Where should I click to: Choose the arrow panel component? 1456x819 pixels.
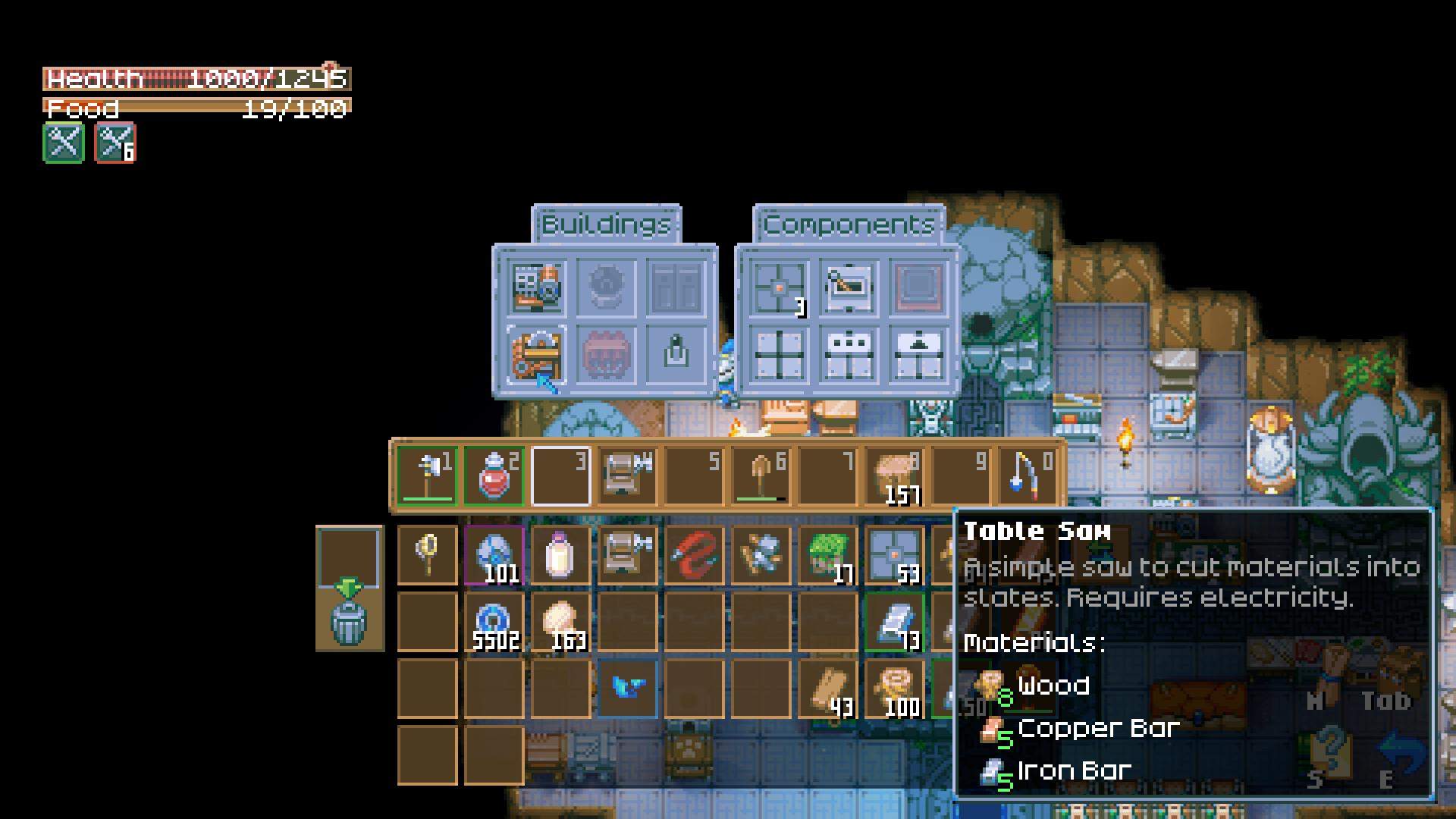point(918,355)
